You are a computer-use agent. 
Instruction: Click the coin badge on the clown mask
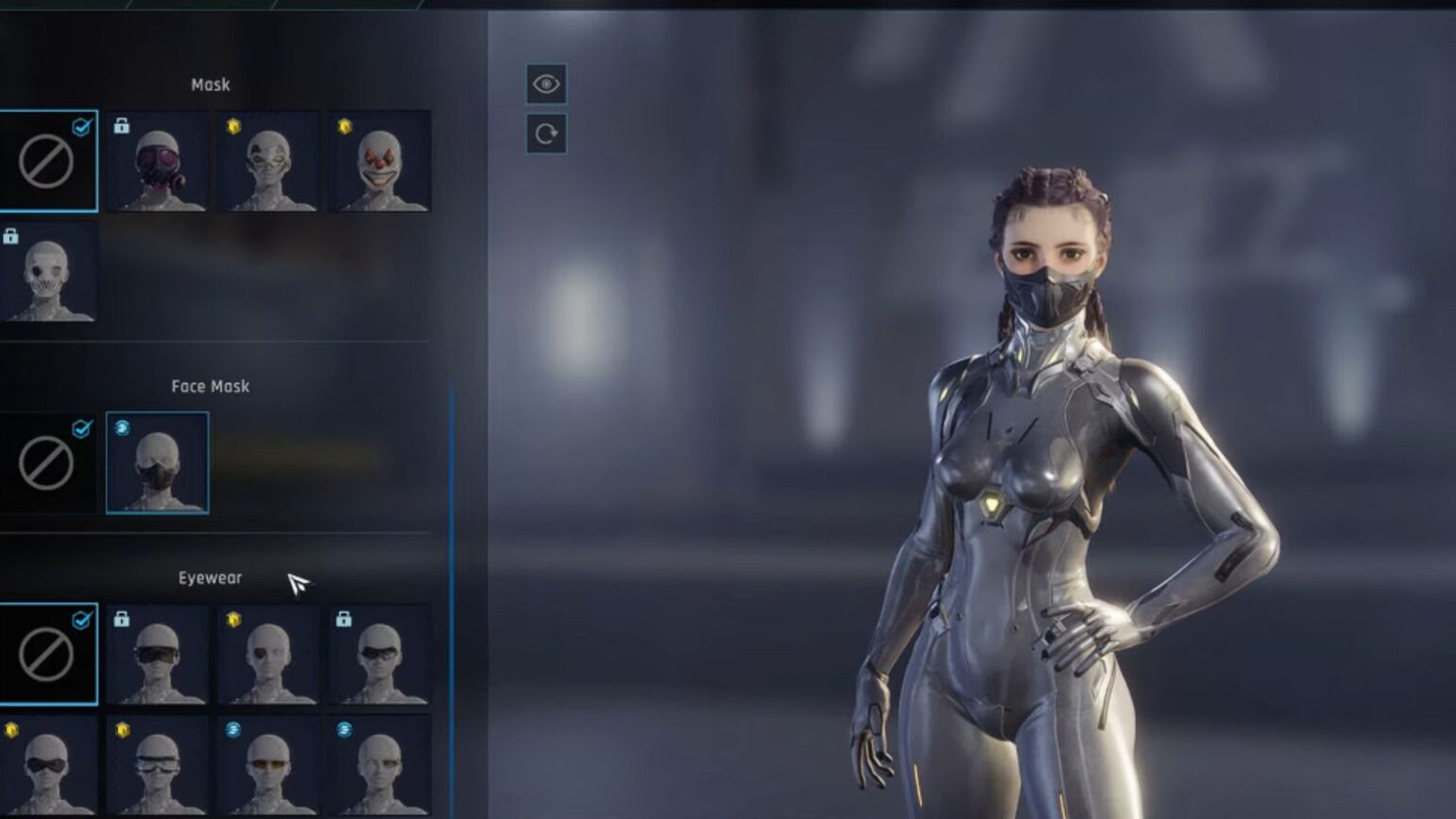coord(341,125)
